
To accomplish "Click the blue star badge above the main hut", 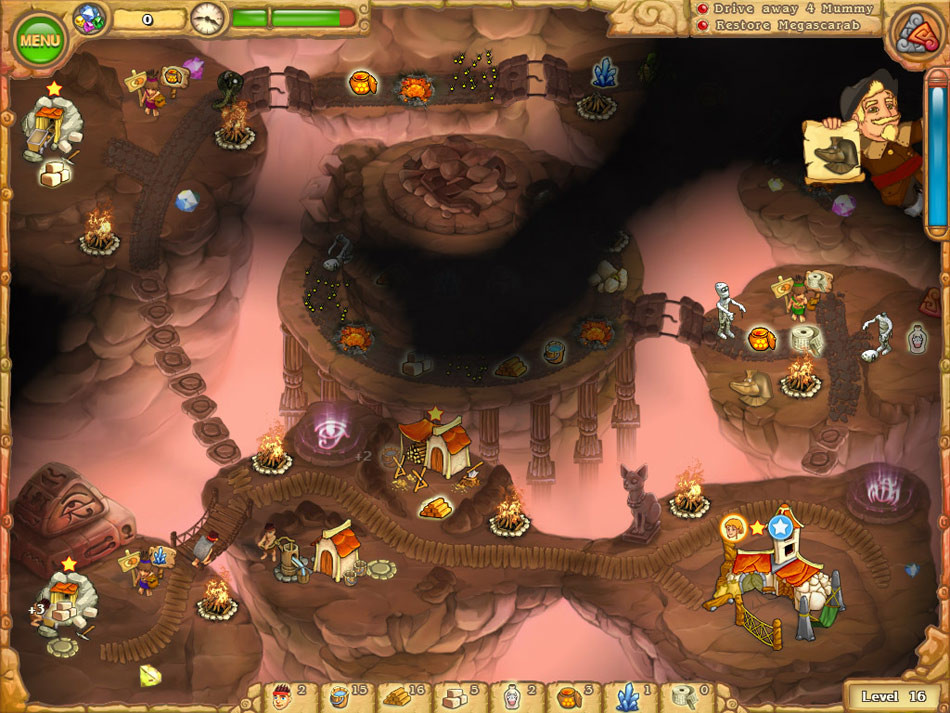I will click(781, 525).
